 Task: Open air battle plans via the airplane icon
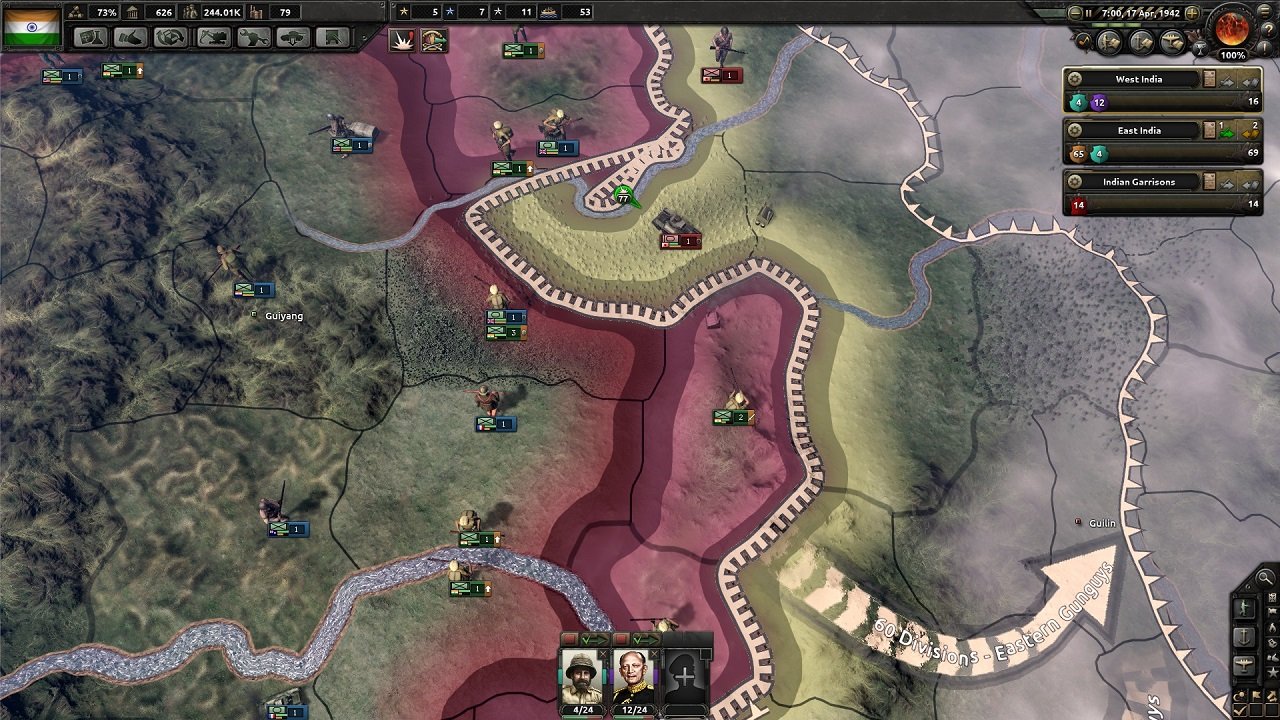1170,40
